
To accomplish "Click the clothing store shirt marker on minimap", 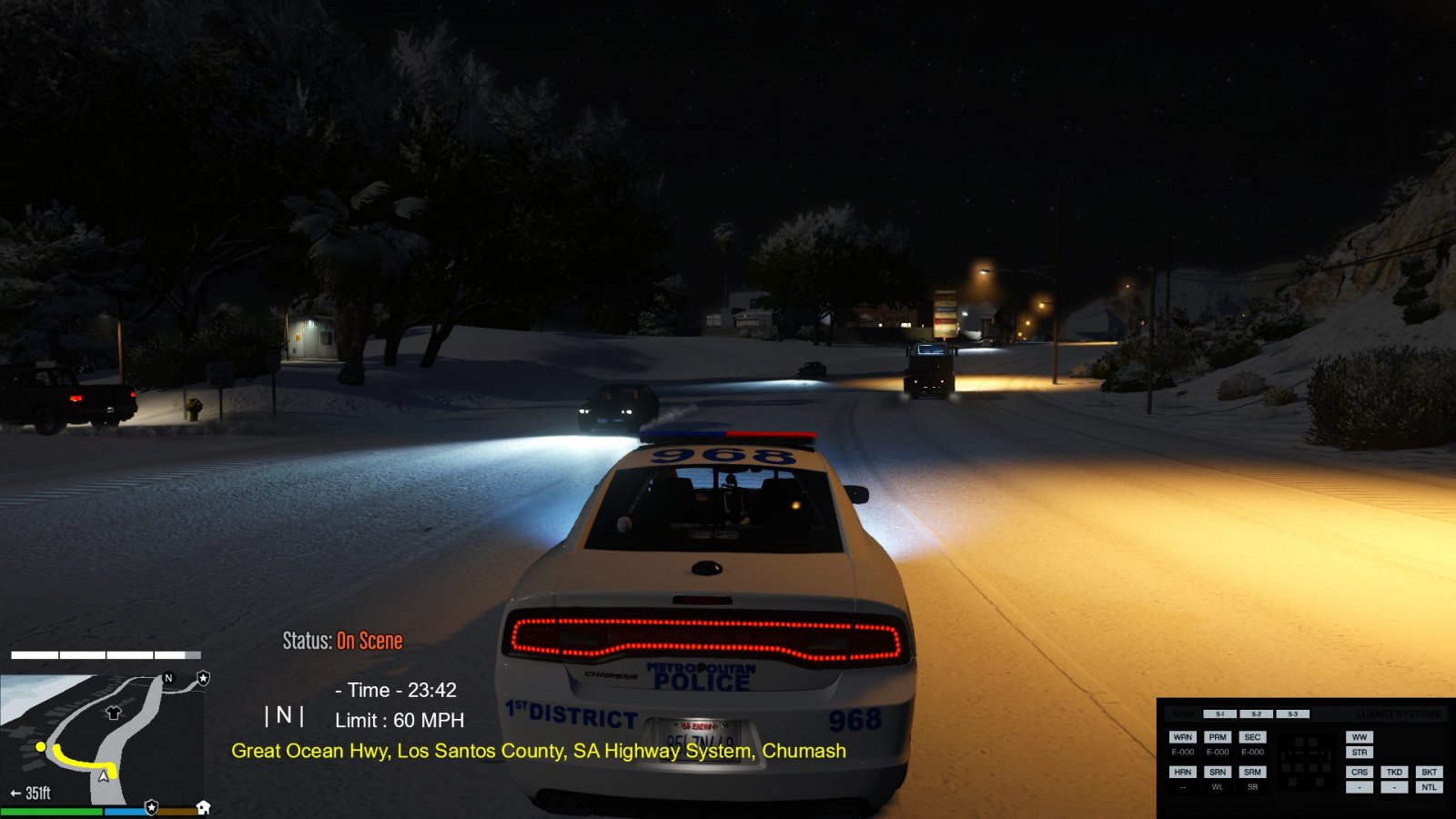I will pos(114,713).
